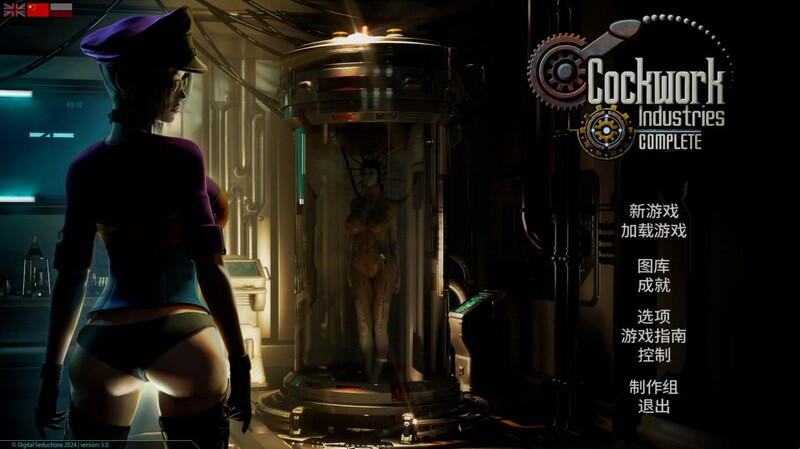Open the load game menu (加载游戏)

point(653,231)
